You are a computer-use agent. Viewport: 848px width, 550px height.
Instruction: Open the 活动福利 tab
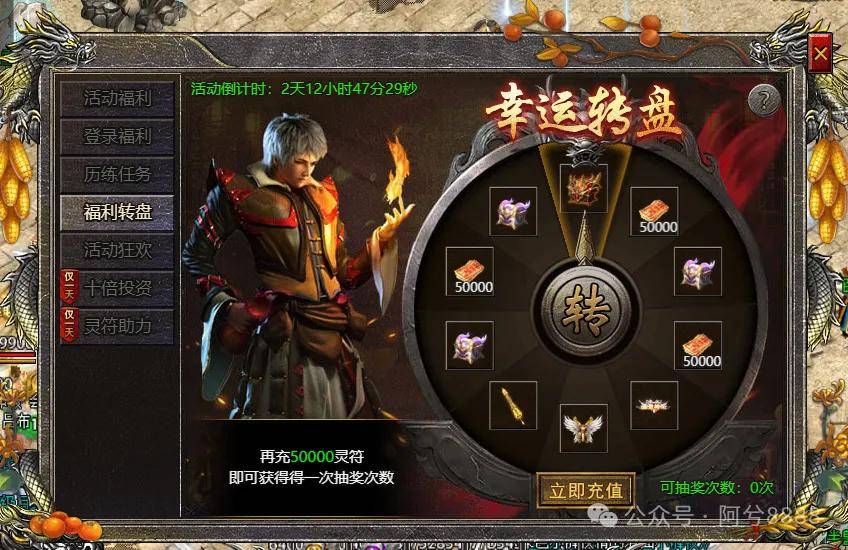117,98
